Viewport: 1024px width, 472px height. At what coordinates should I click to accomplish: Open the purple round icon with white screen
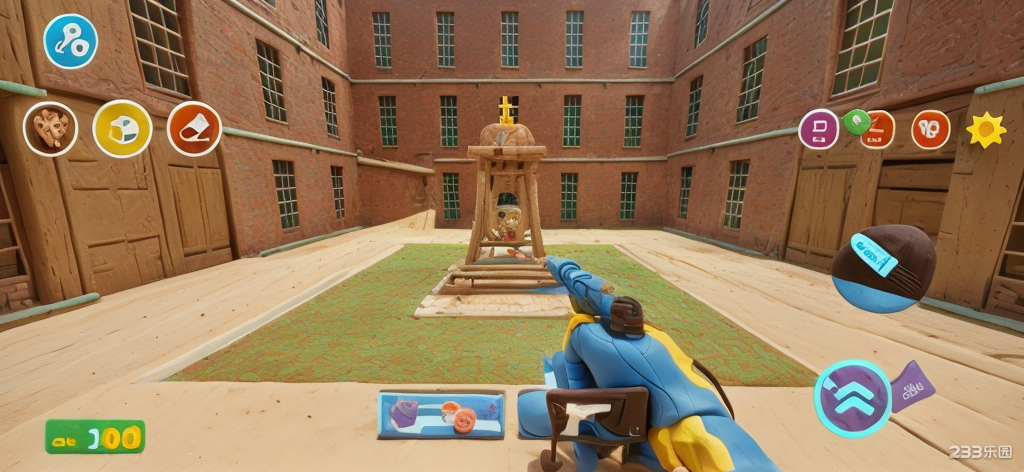coord(818,129)
